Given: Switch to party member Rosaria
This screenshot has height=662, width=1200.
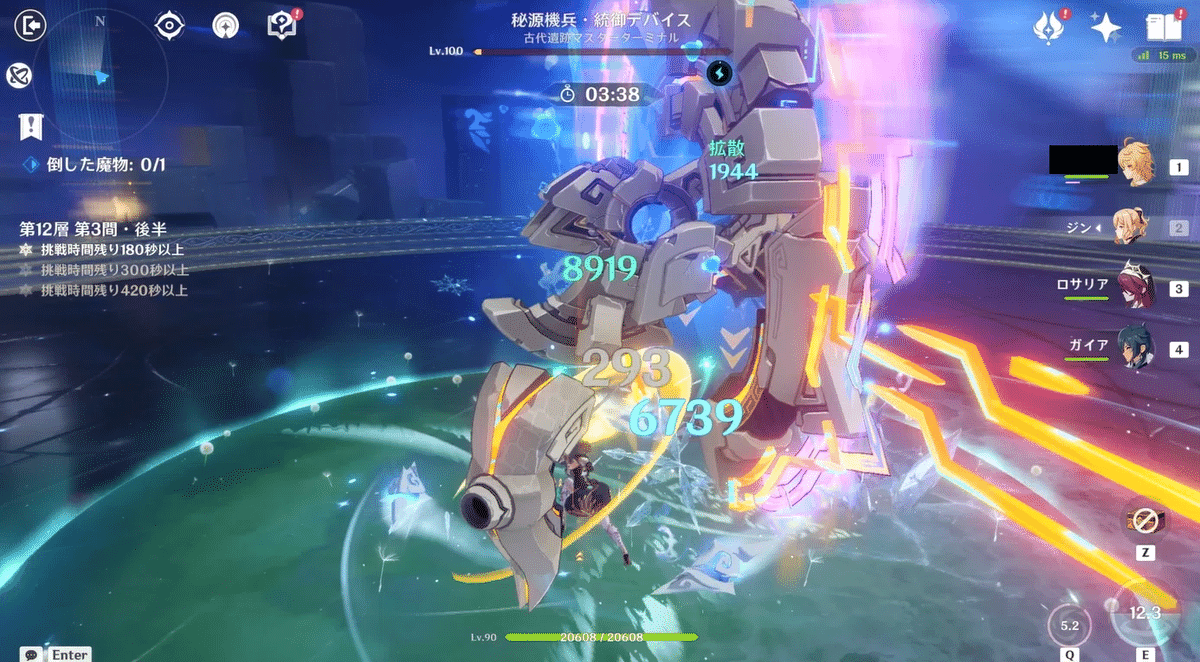Looking at the screenshot, I should 1135,283.
